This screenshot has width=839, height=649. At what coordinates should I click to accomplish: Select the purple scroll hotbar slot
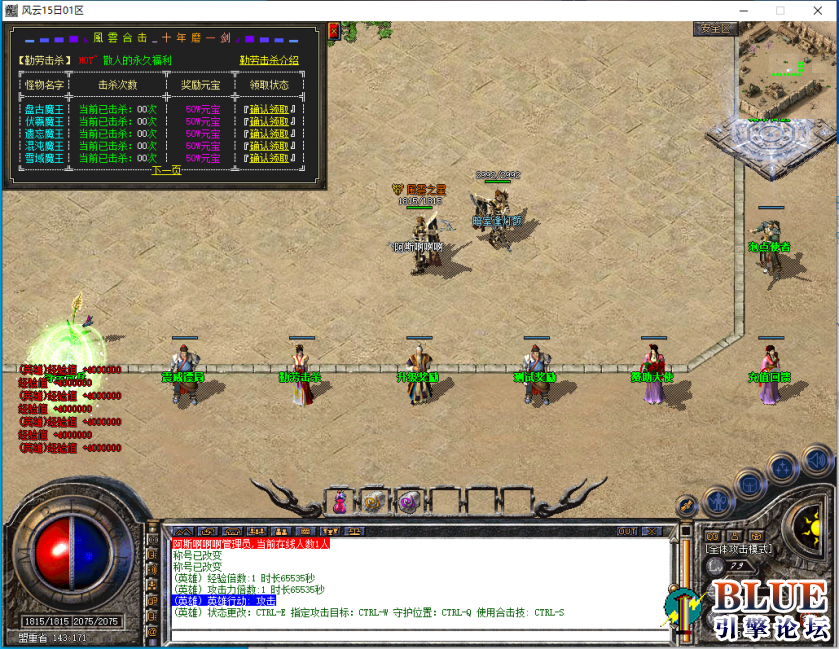[x=408, y=502]
